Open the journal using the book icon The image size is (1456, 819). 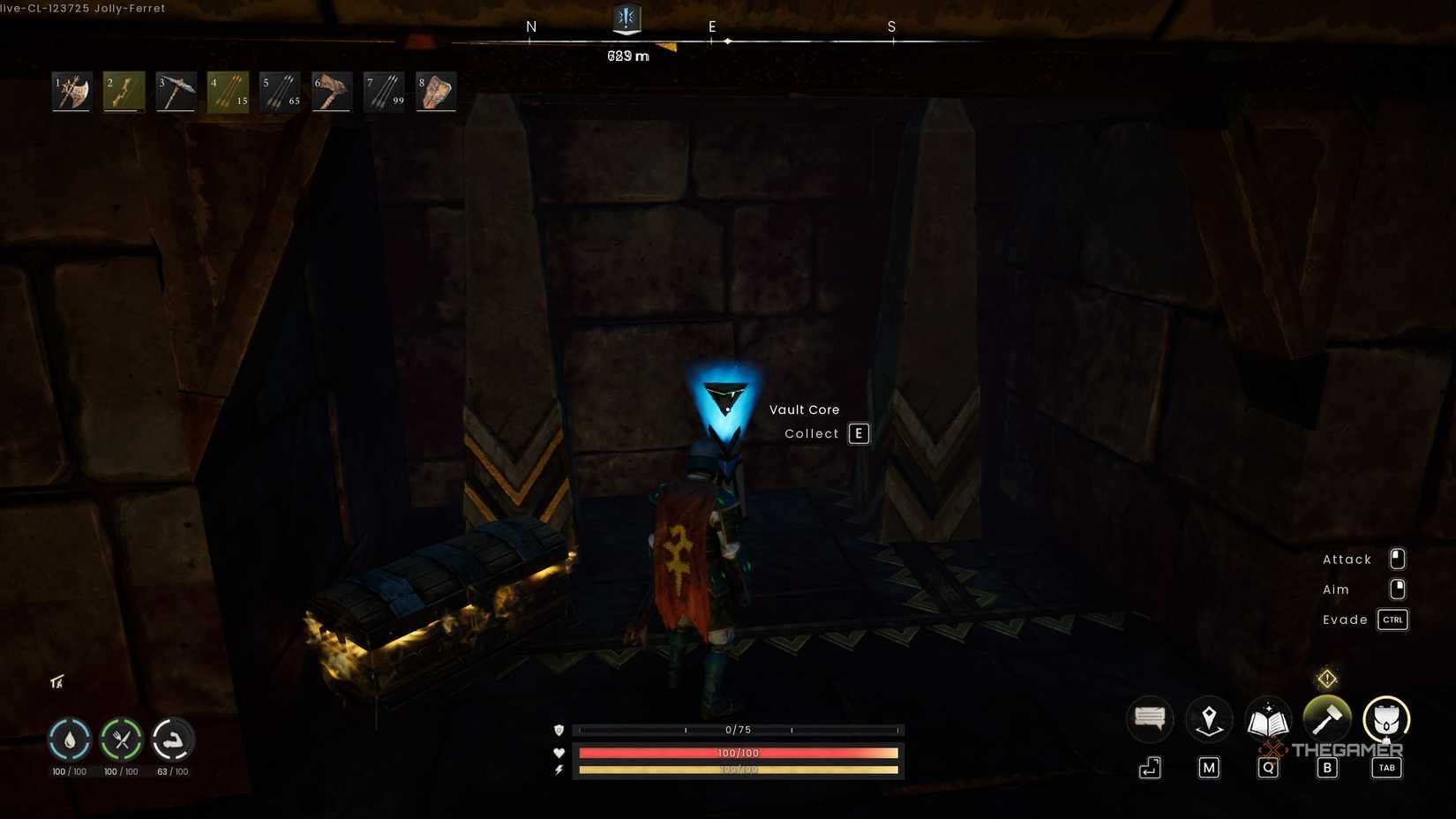pos(1268,719)
